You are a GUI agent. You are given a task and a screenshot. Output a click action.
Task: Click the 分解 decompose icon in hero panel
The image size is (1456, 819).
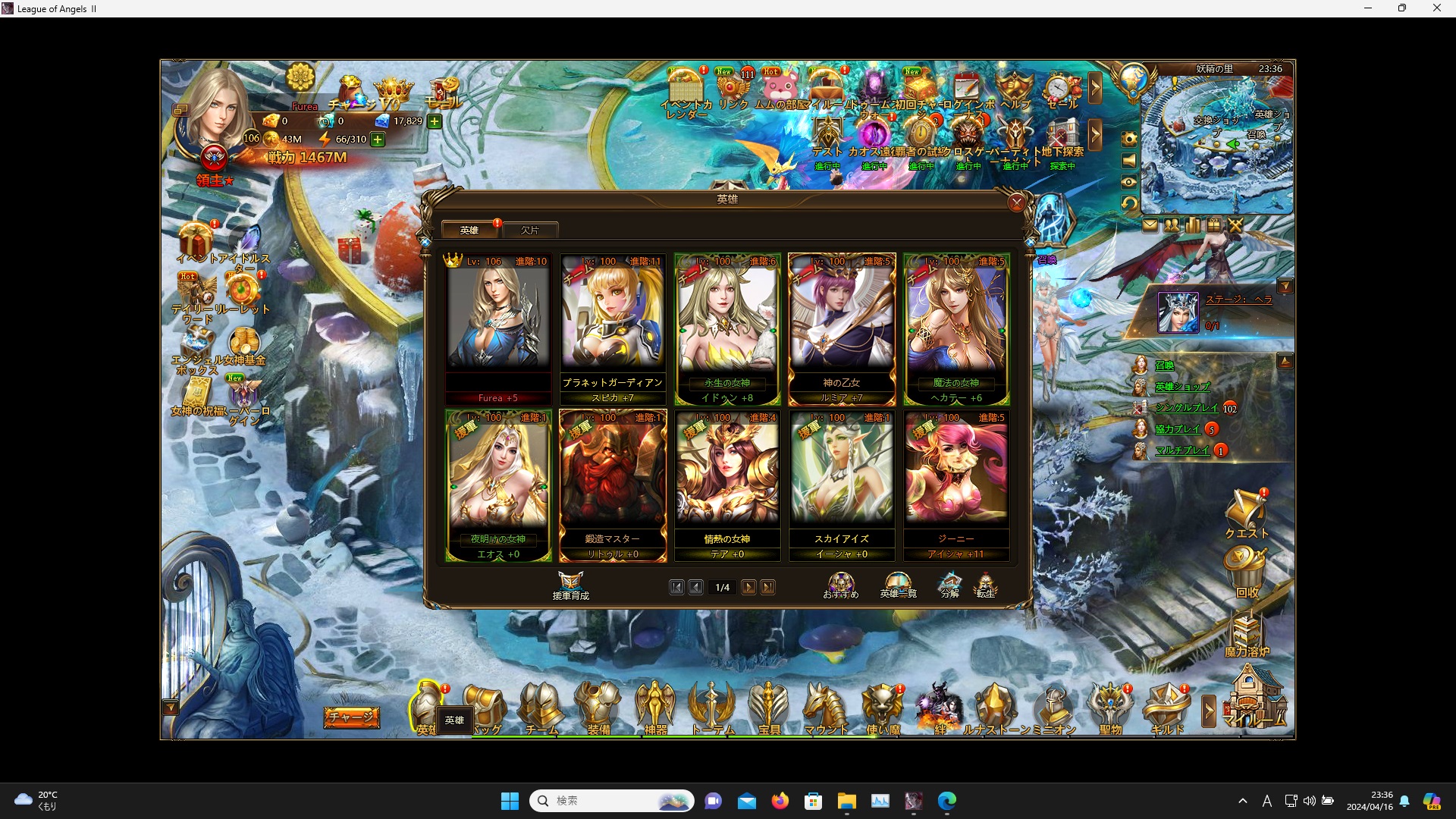(x=949, y=584)
